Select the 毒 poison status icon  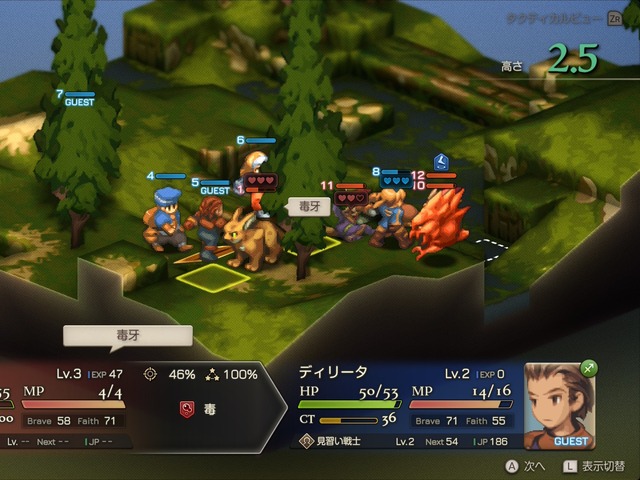point(185,409)
